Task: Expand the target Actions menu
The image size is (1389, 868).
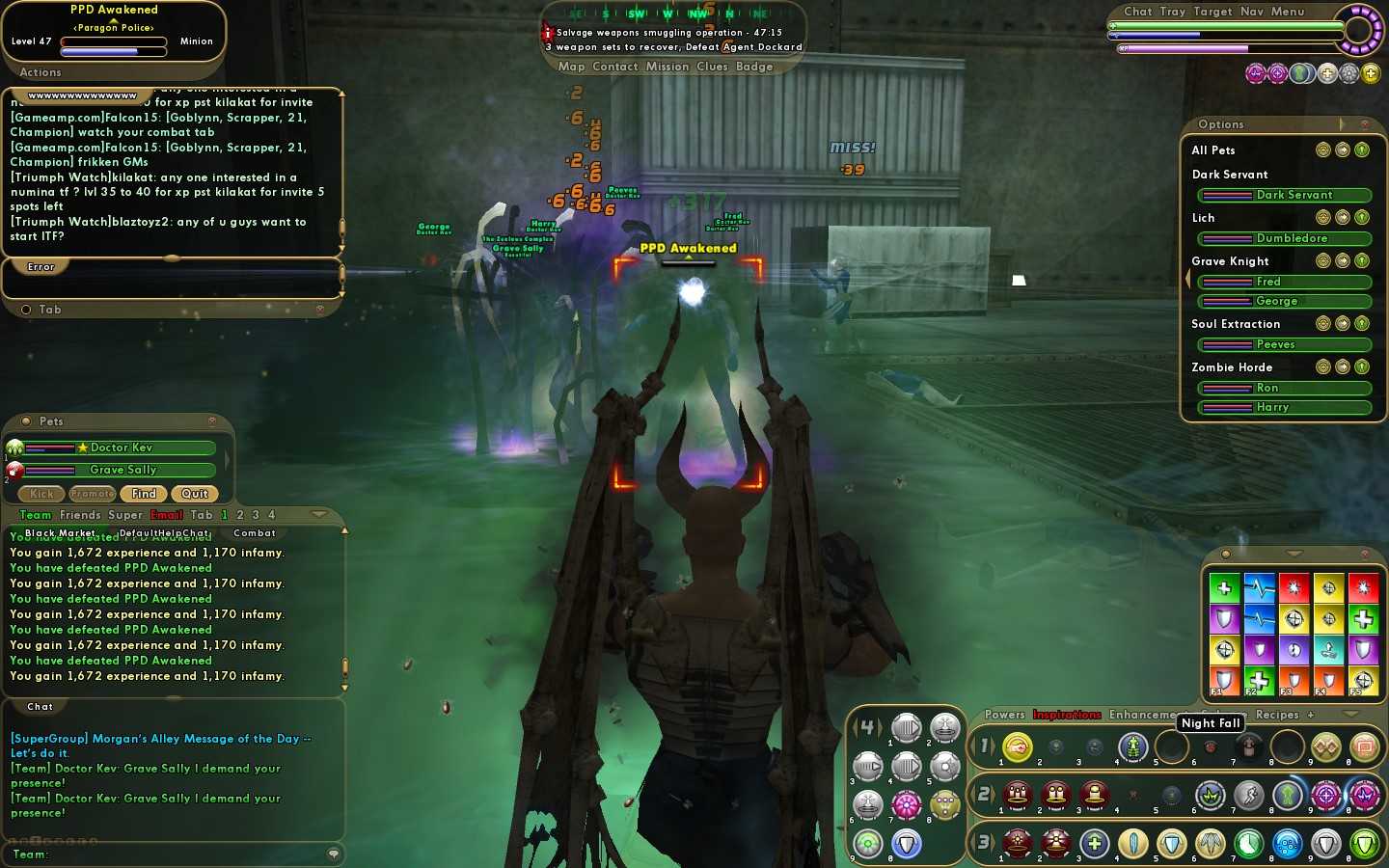Action: pos(41,72)
